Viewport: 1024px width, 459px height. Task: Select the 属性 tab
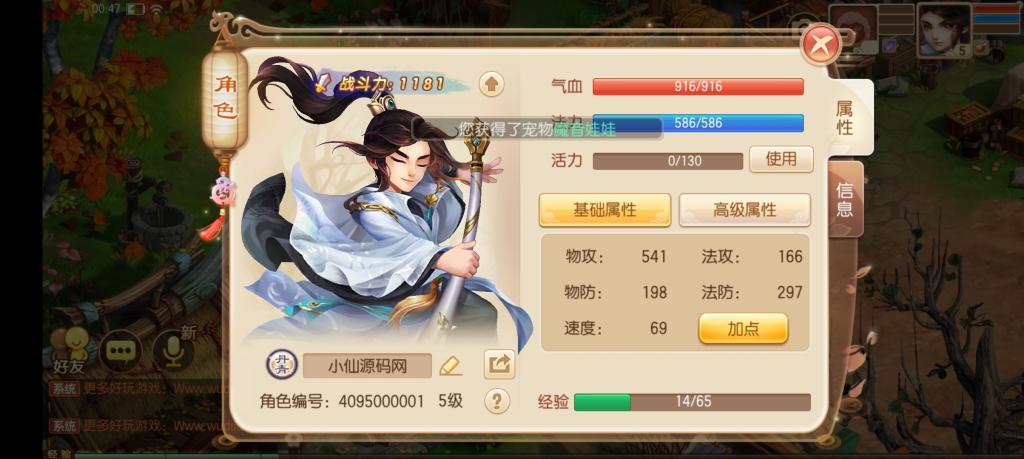click(x=845, y=118)
